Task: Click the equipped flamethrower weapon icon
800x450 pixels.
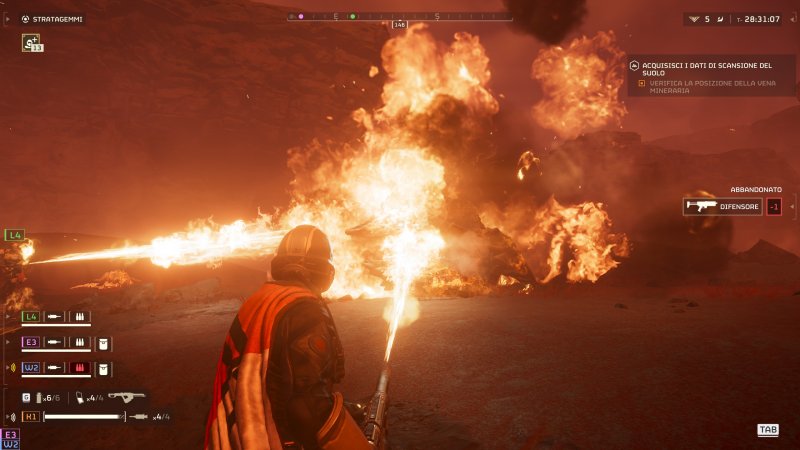Action: (127, 396)
